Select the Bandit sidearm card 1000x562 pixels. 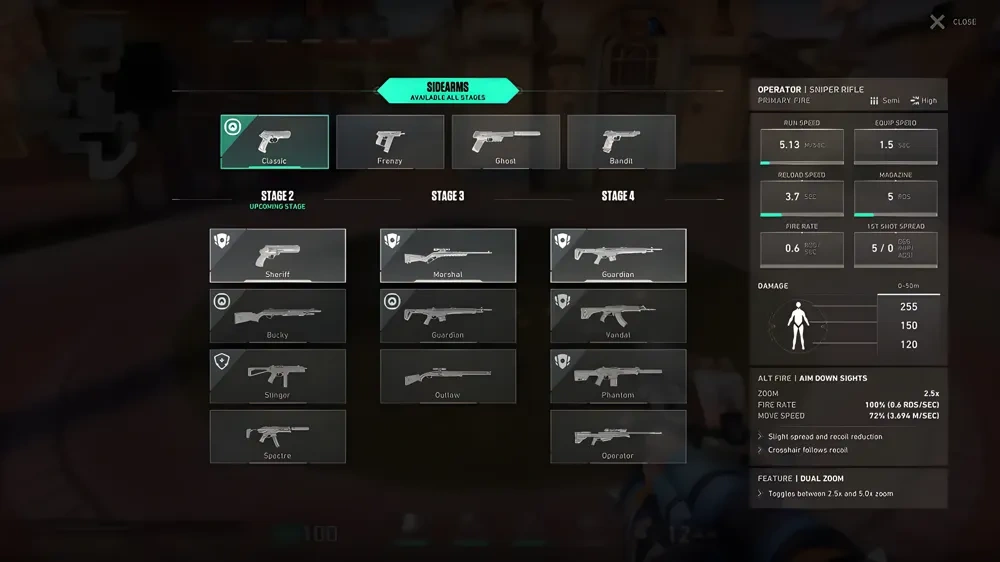(621, 142)
